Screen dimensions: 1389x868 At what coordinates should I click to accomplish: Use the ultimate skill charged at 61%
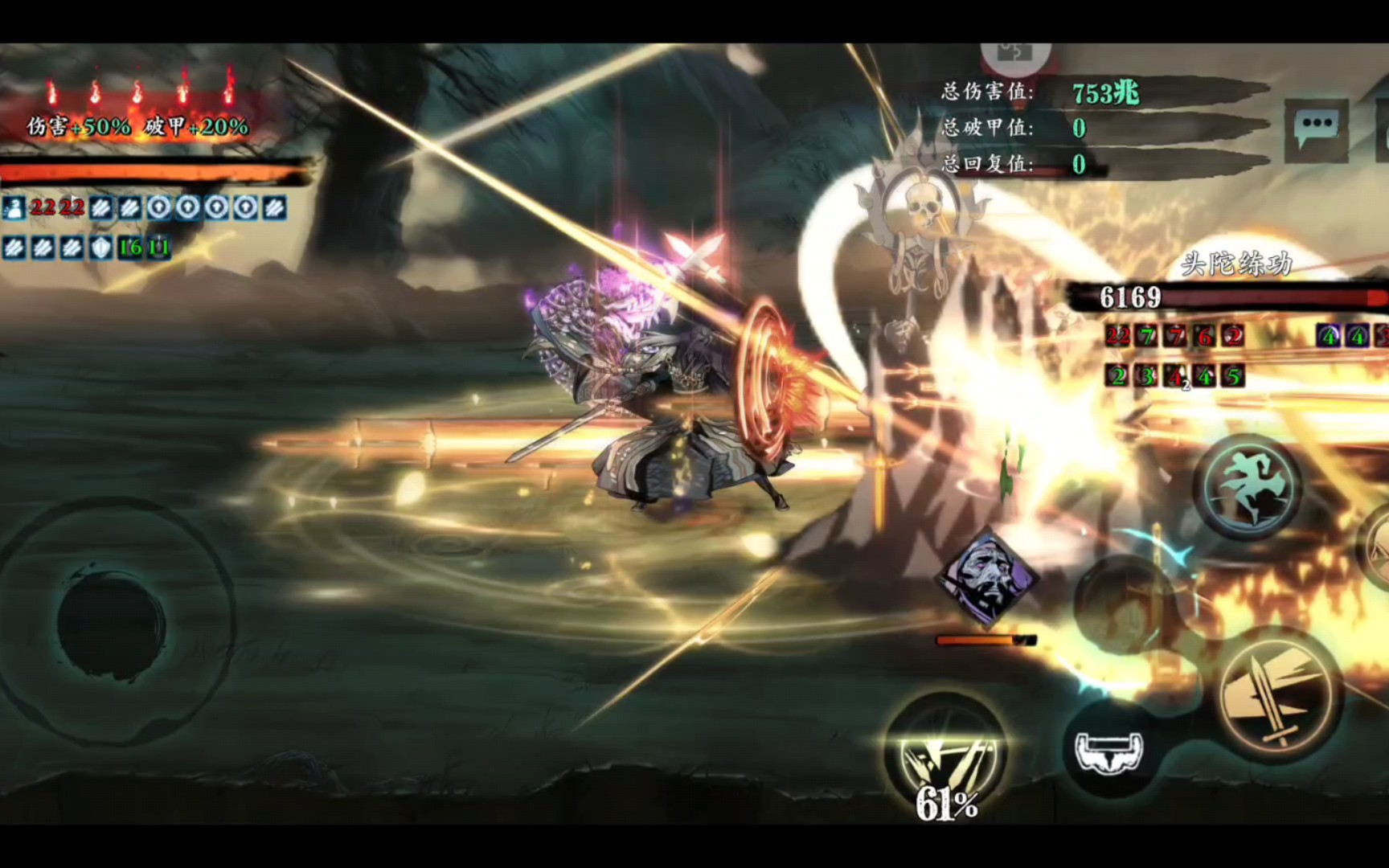pyautogui.click(x=945, y=751)
